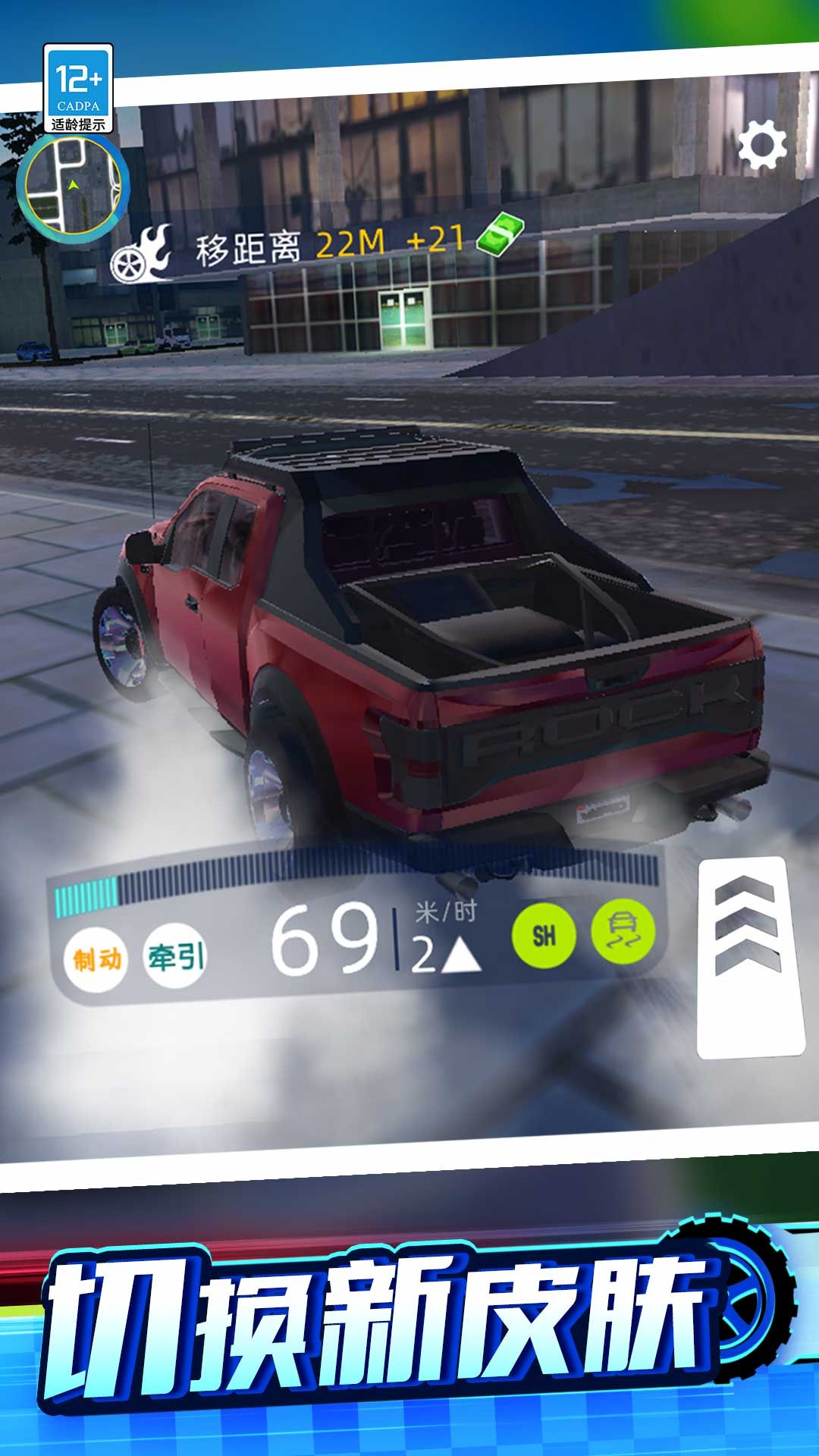Image resolution: width=819 pixels, height=1456 pixels.
Task: Activate the green SH button
Action: point(544,936)
